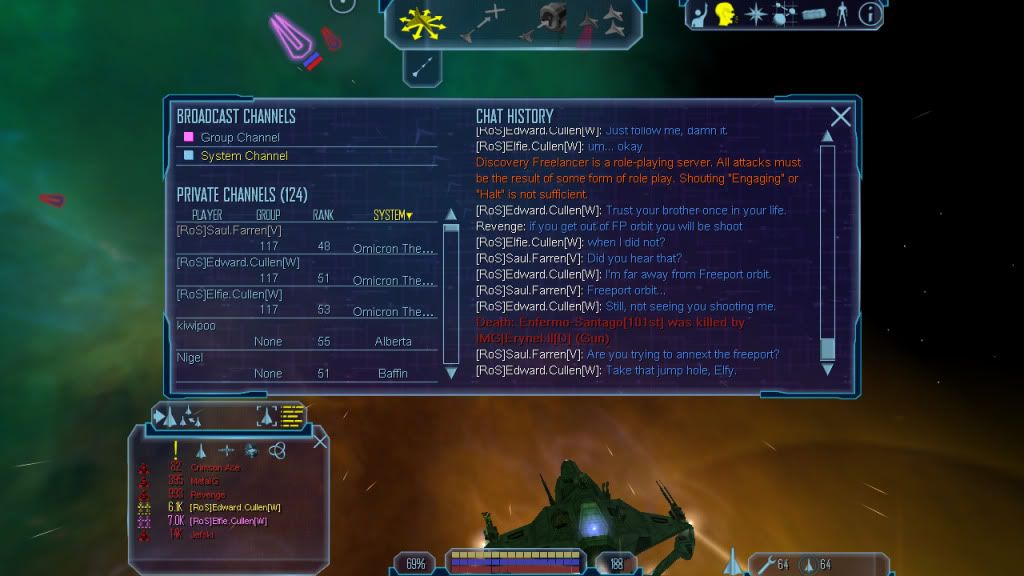This screenshot has height=576, width=1024.
Task: Sort private channels by Rank column
Action: (323, 215)
